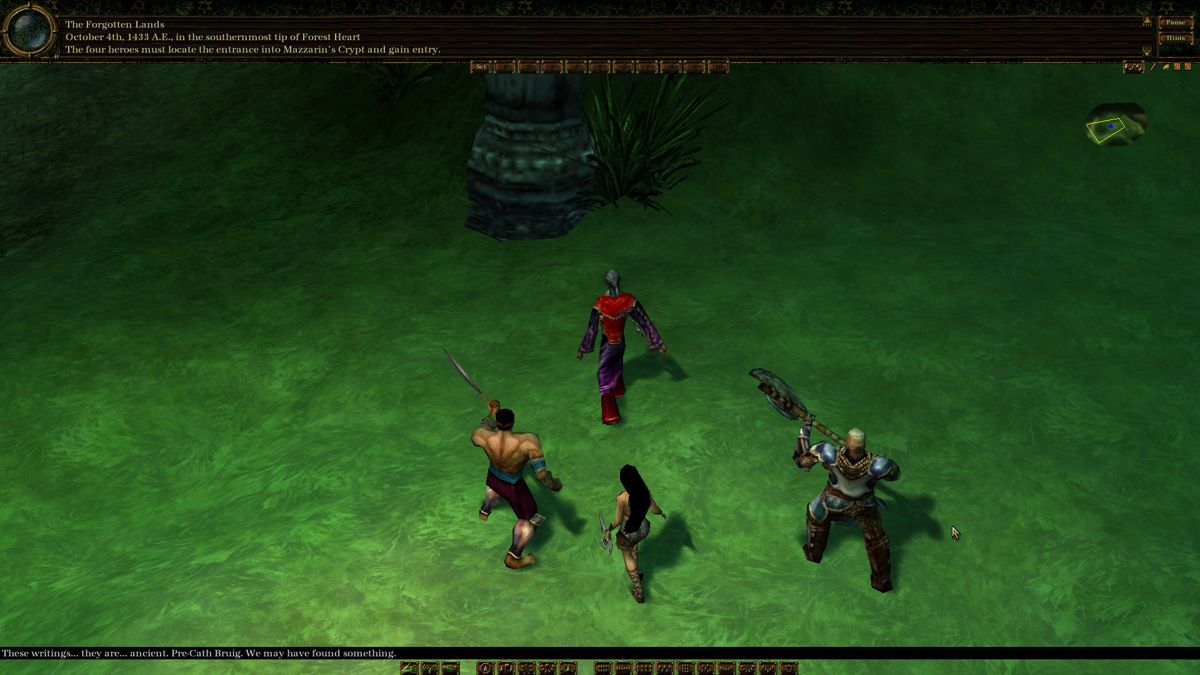Pause the game with the Pause button
This screenshot has height=675, width=1200.
[x=1173, y=22]
